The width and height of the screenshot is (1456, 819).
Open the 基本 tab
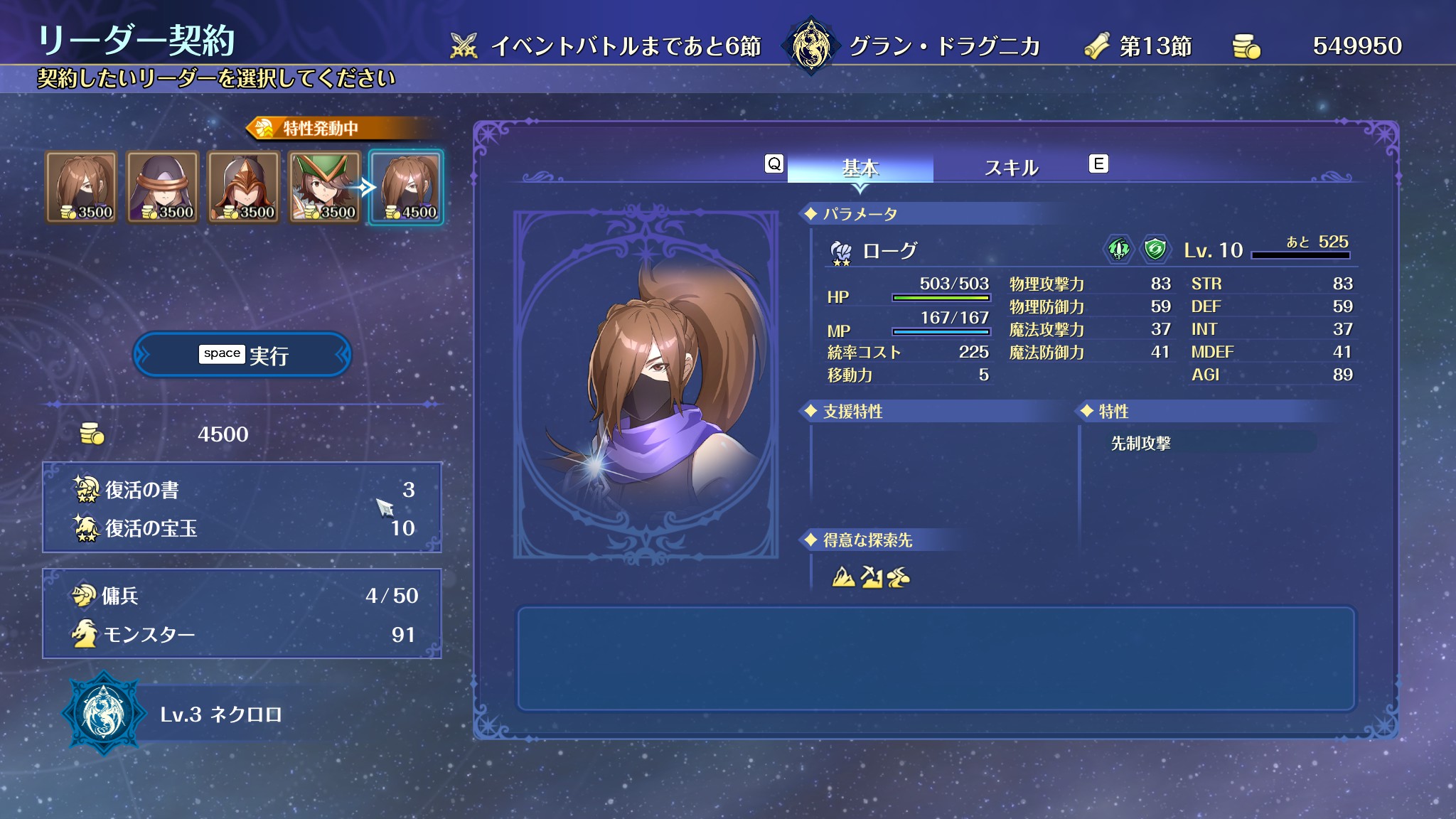click(860, 168)
